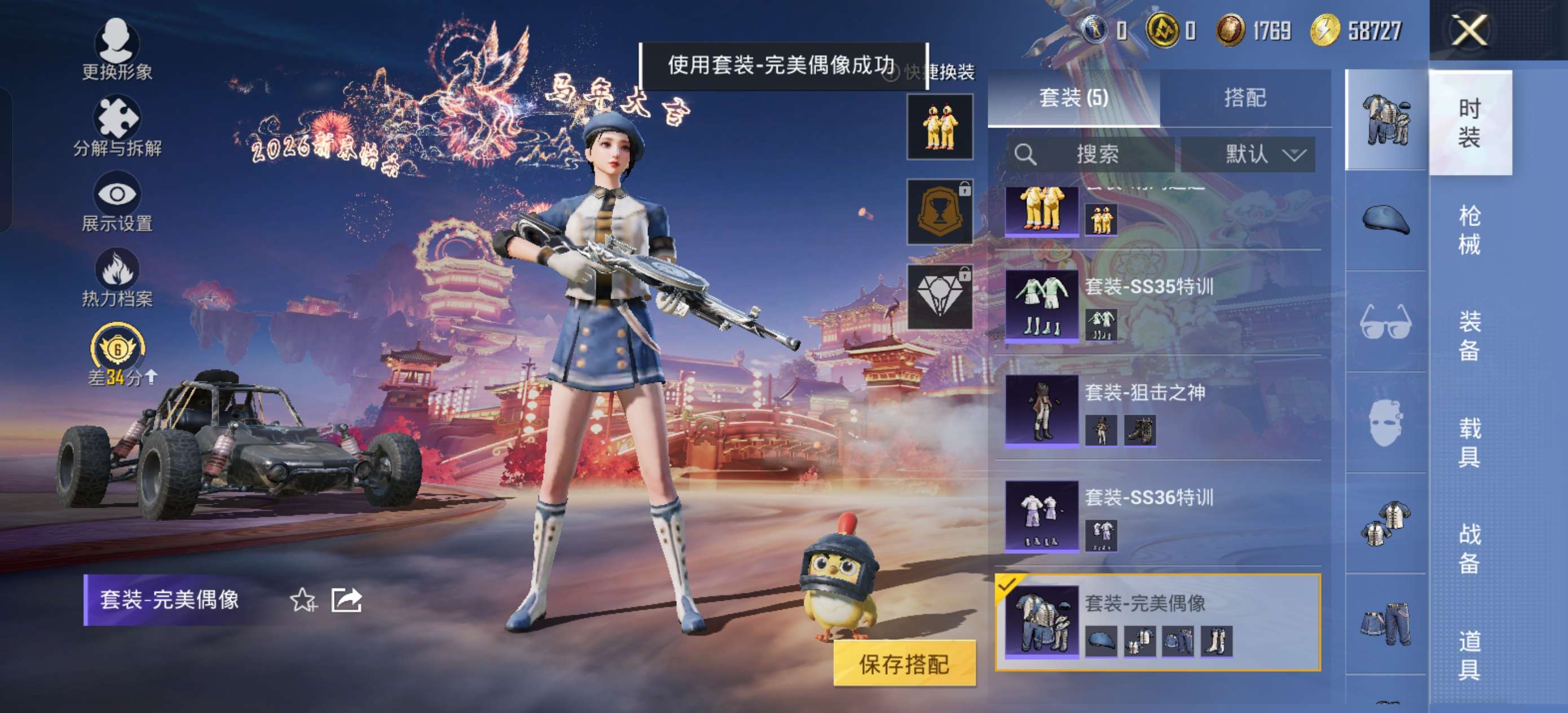Switch to the 搭配 tab
The height and width of the screenshot is (713, 1568).
1248,96
